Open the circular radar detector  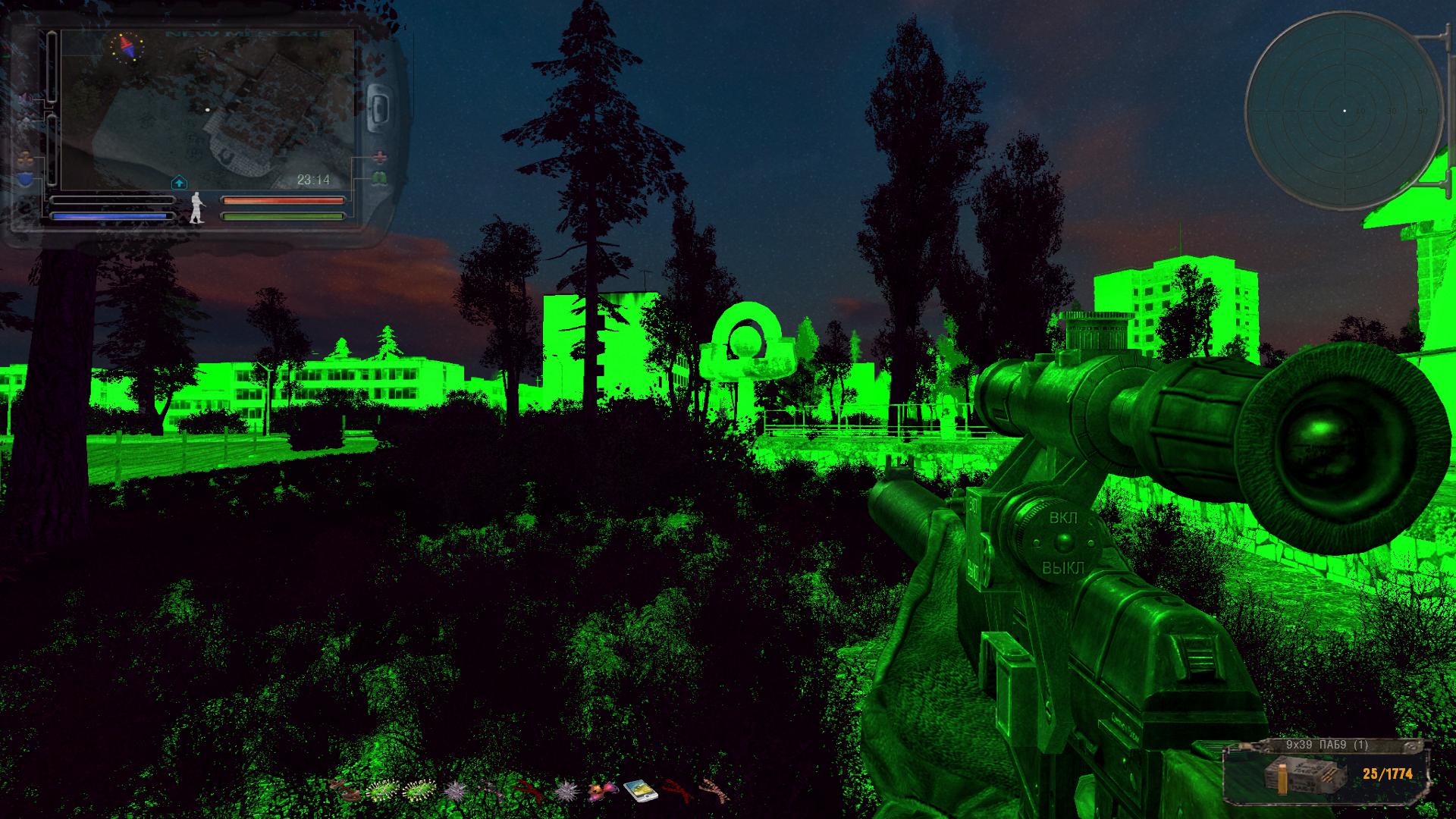click(1343, 111)
